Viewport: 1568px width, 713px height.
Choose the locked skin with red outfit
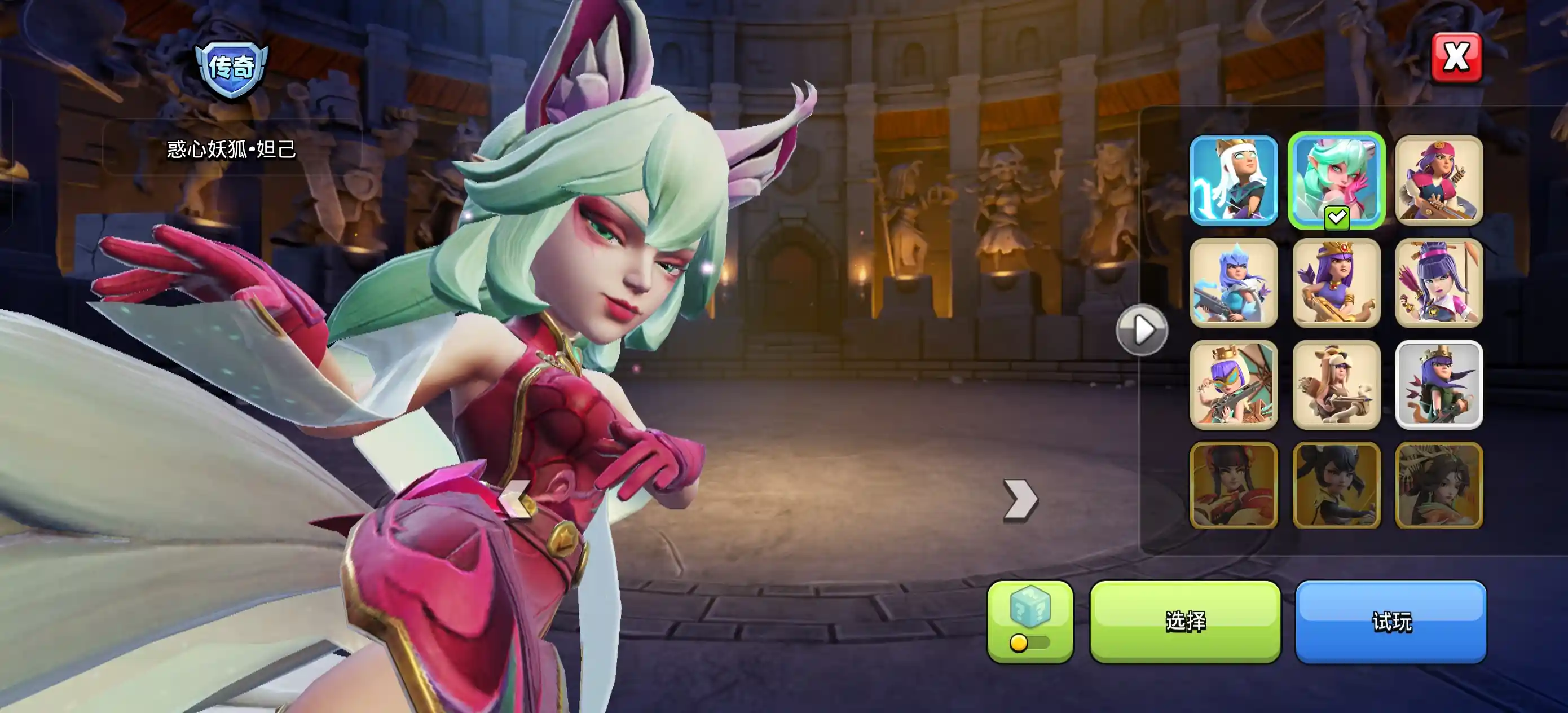pos(1233,485)
